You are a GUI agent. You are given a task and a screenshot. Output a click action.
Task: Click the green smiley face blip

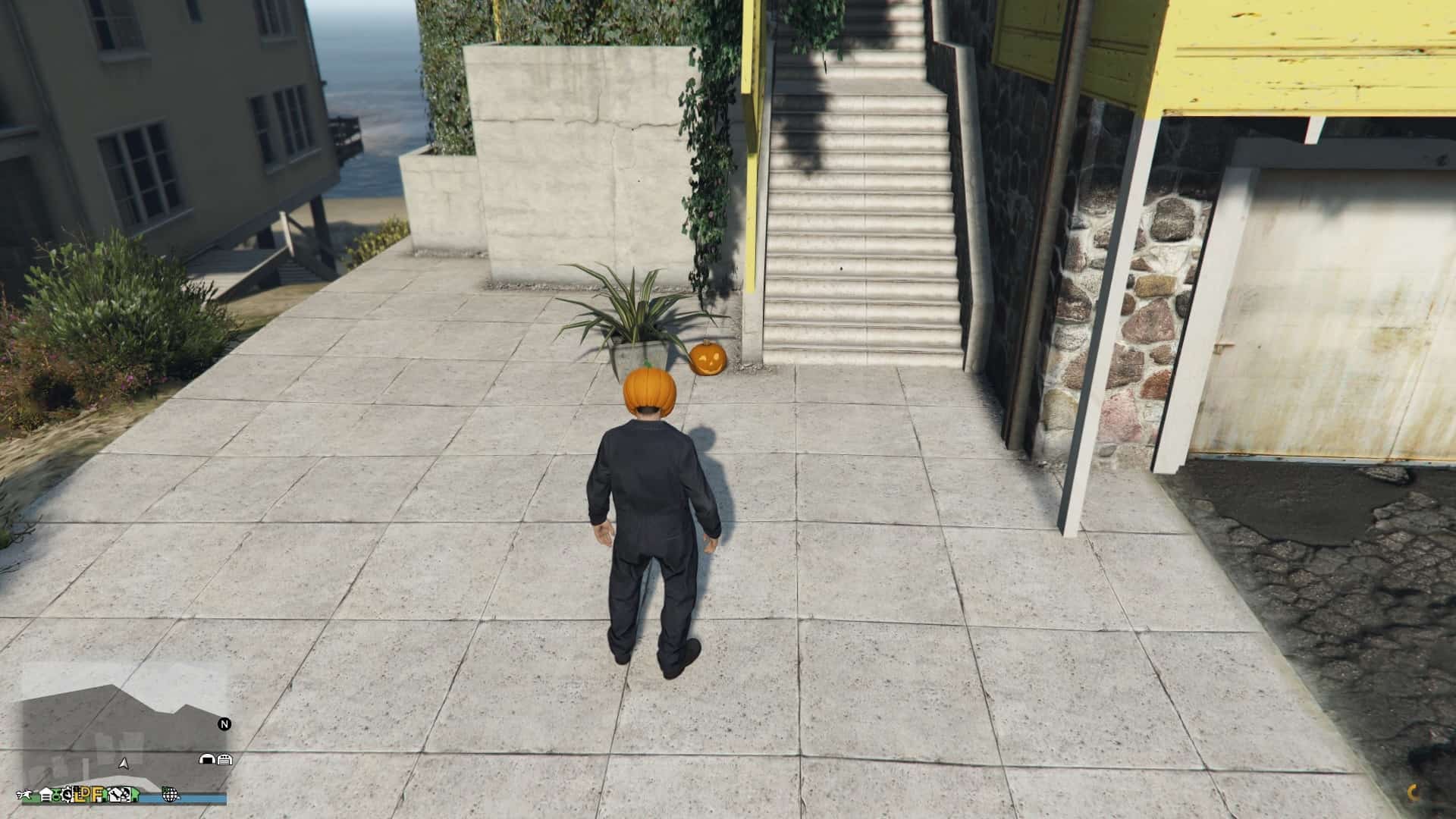[x=56, y=796]
